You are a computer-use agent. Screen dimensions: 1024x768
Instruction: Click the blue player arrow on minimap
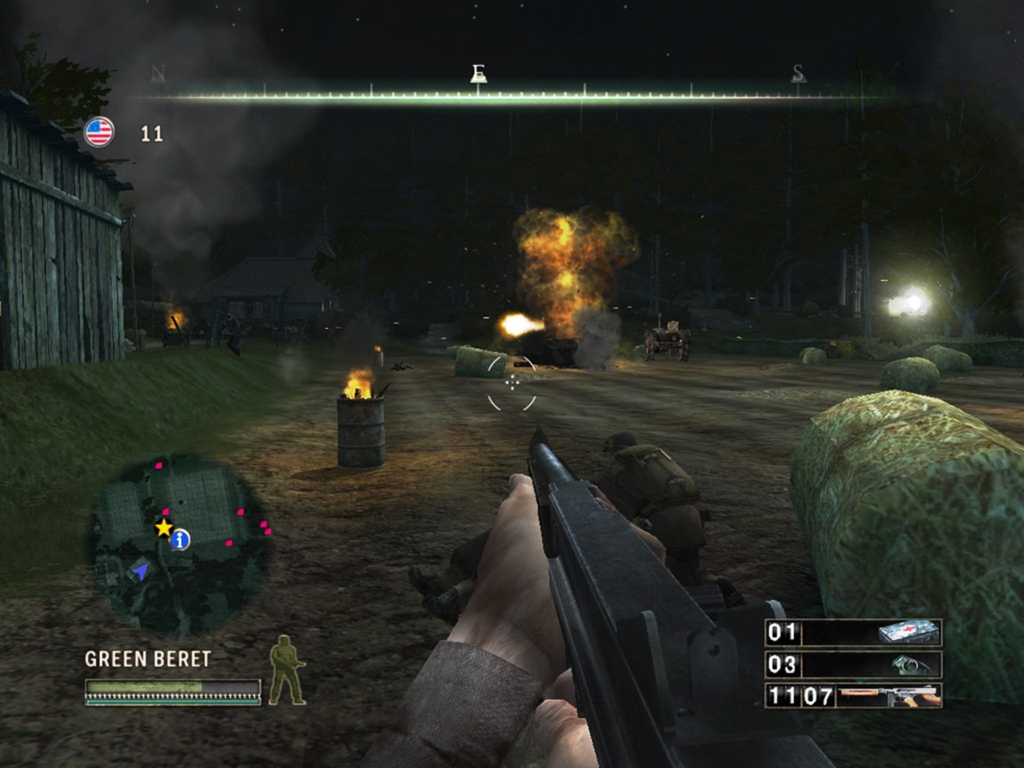(140, 570)
